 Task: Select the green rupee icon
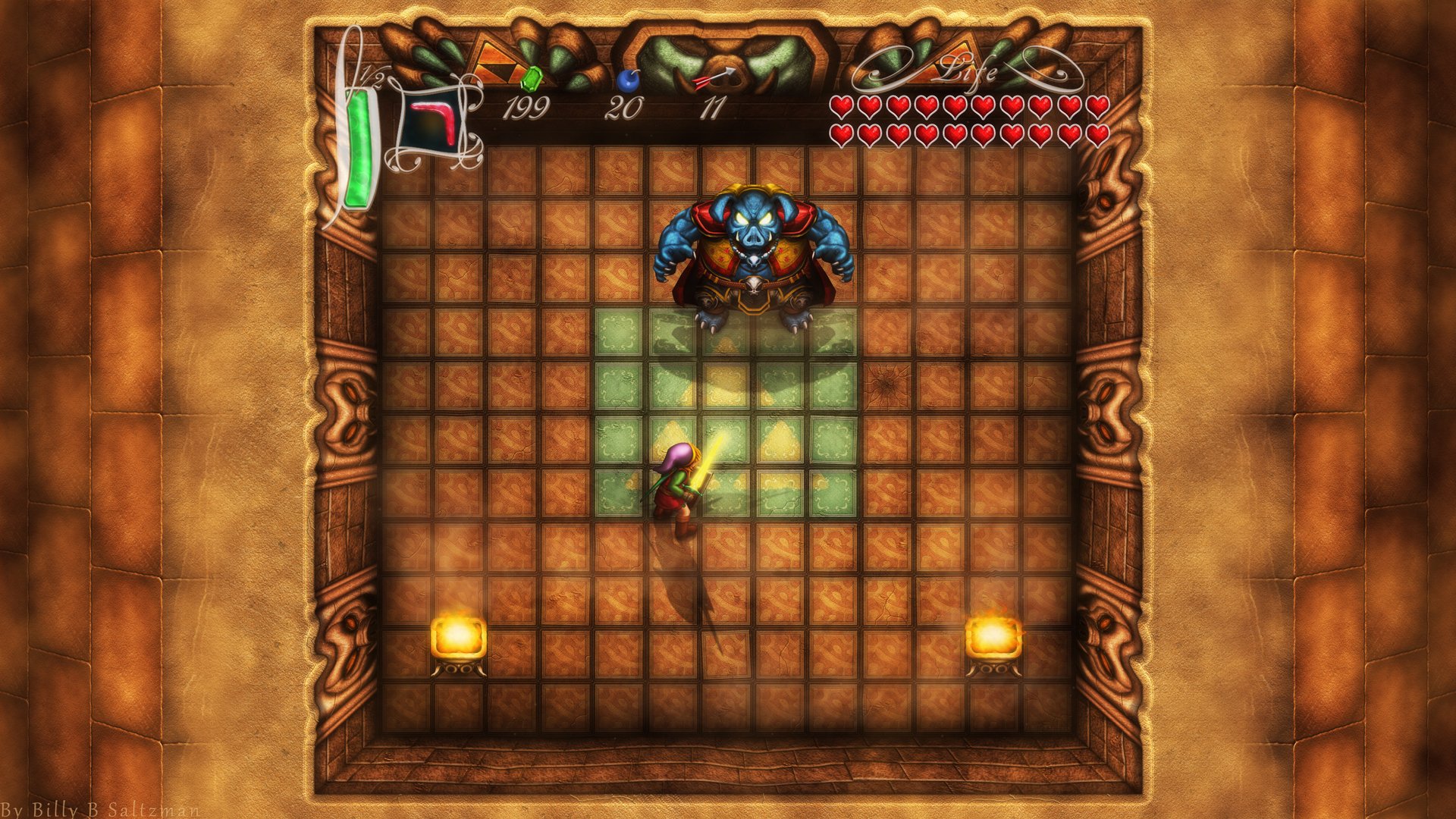pyautogui.click(x=533, y=77)
